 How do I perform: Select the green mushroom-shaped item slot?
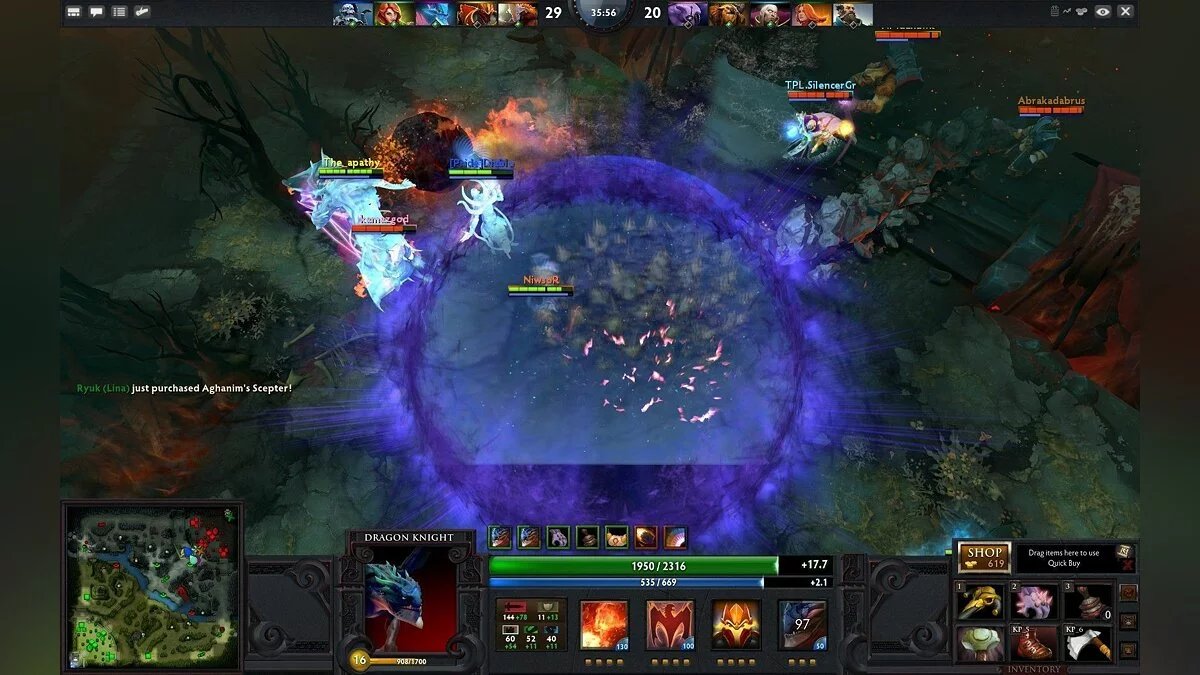point(981,643)
